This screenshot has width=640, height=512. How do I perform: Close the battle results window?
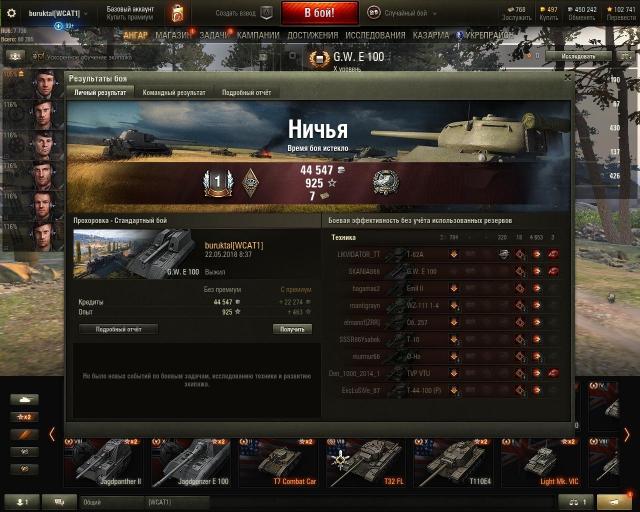[x=566, y=76]
